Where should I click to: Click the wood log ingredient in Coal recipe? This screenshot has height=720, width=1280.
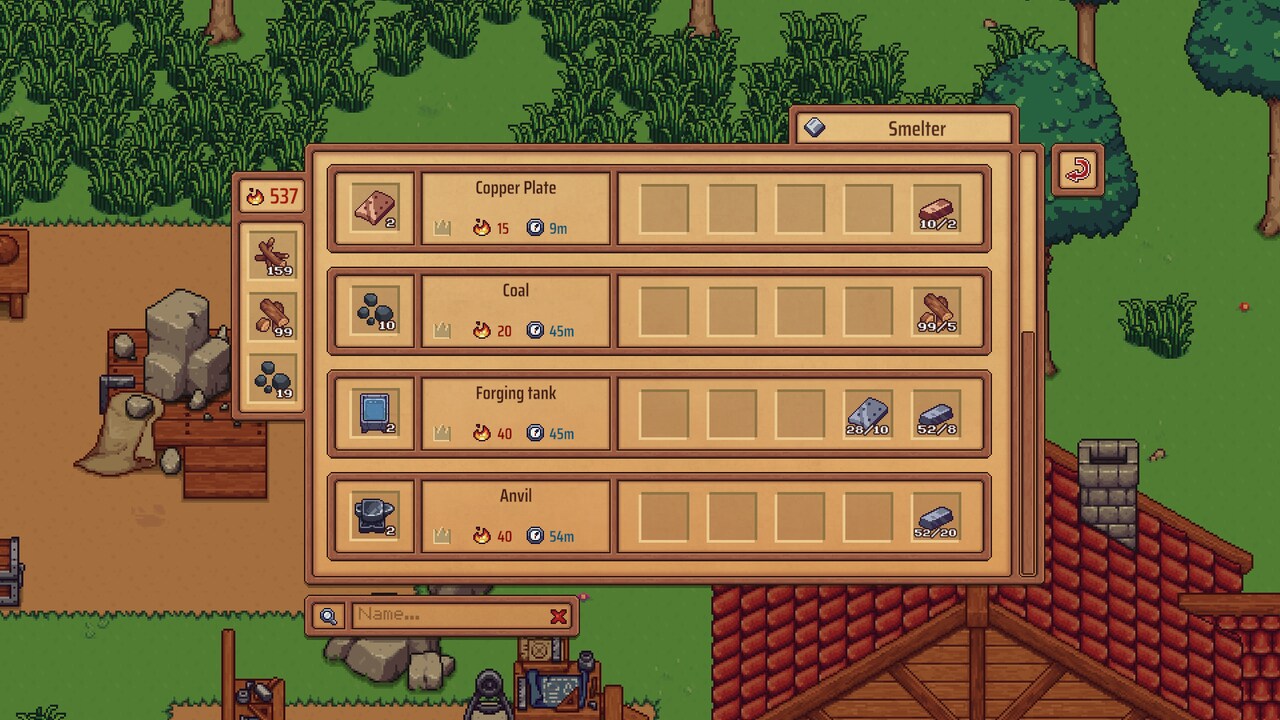coord(936,312)
